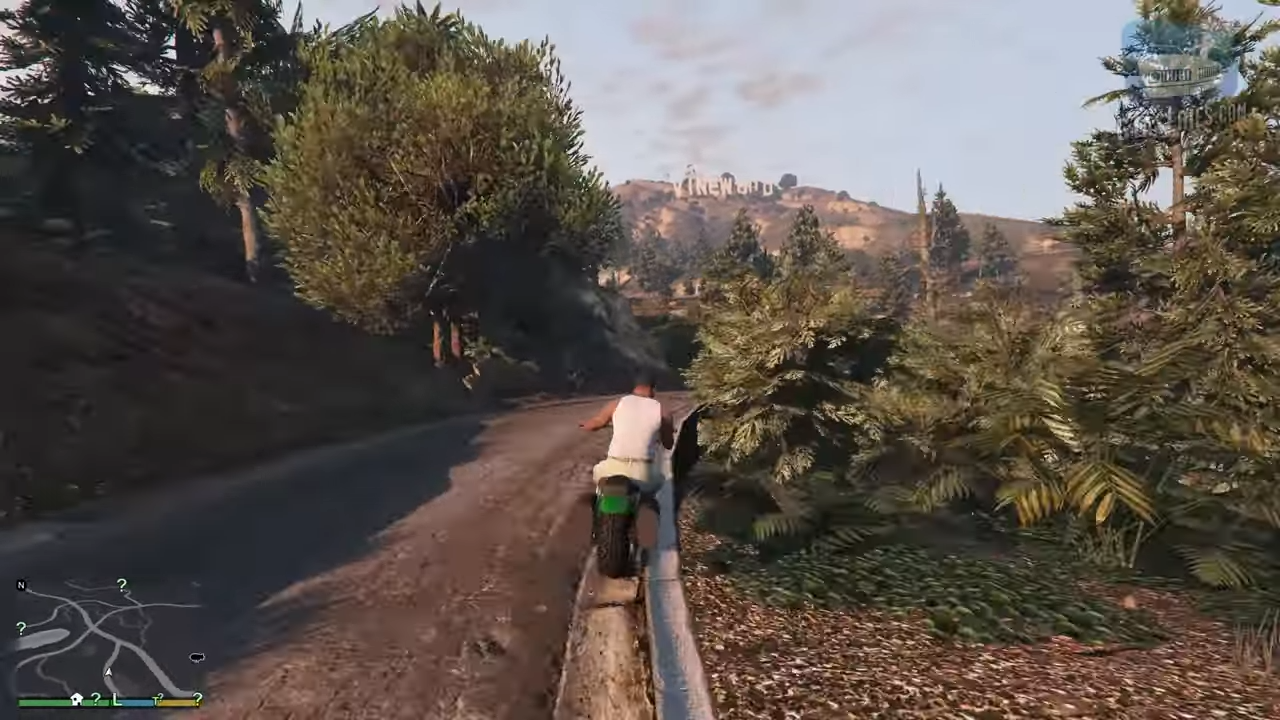
Task: Click the black vehicle blip beside the minimap
Action: (x=197, y=657)
